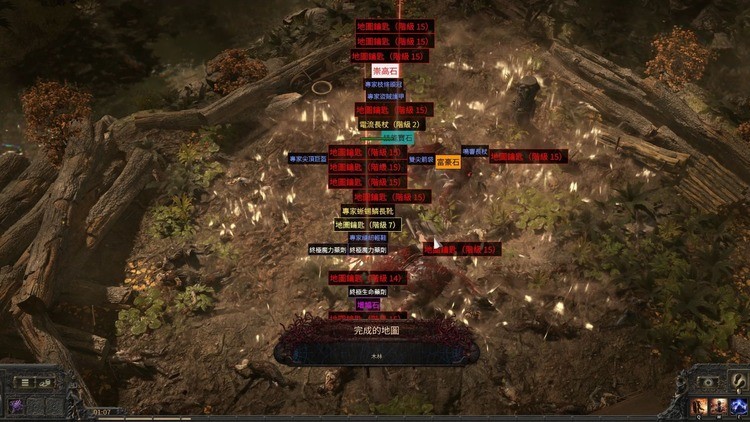Activate the blue skill icon in bottom-right hotbar
750x422 pixels.
[x=739, y=405]
